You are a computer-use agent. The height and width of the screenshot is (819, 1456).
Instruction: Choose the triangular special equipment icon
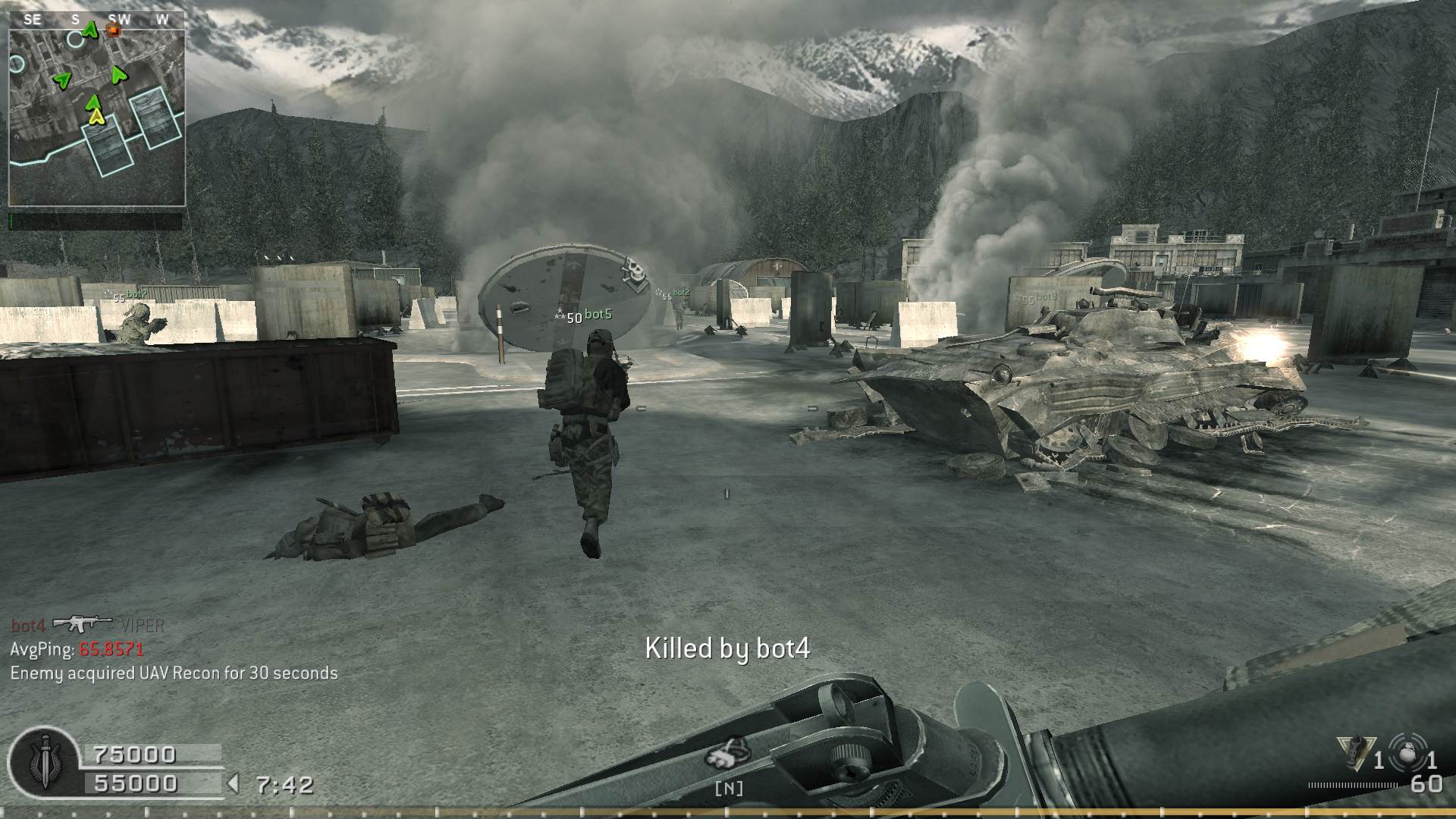1357,752
